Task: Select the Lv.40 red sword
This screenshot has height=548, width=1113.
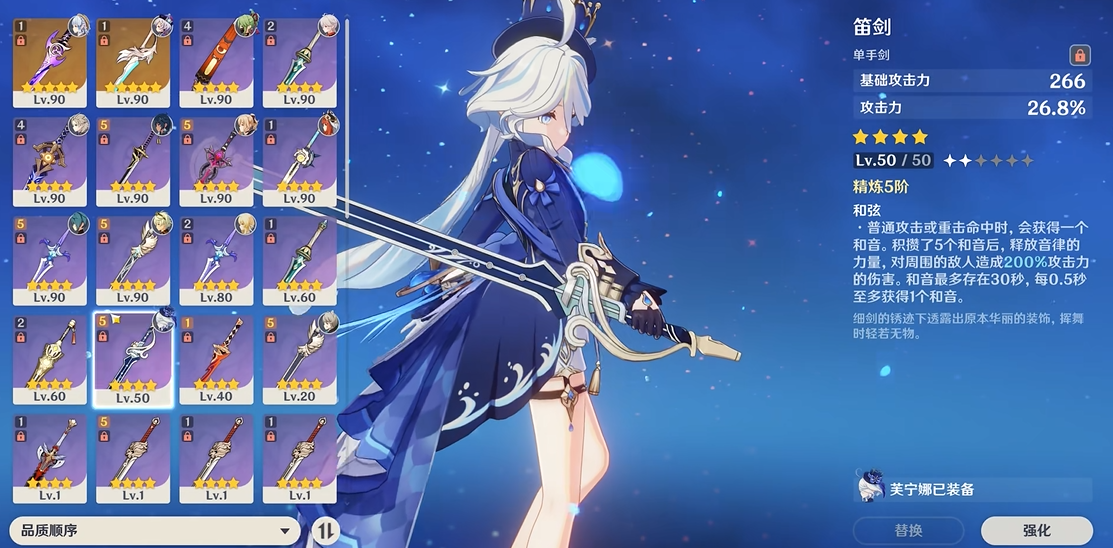Action: pos(216,360)
